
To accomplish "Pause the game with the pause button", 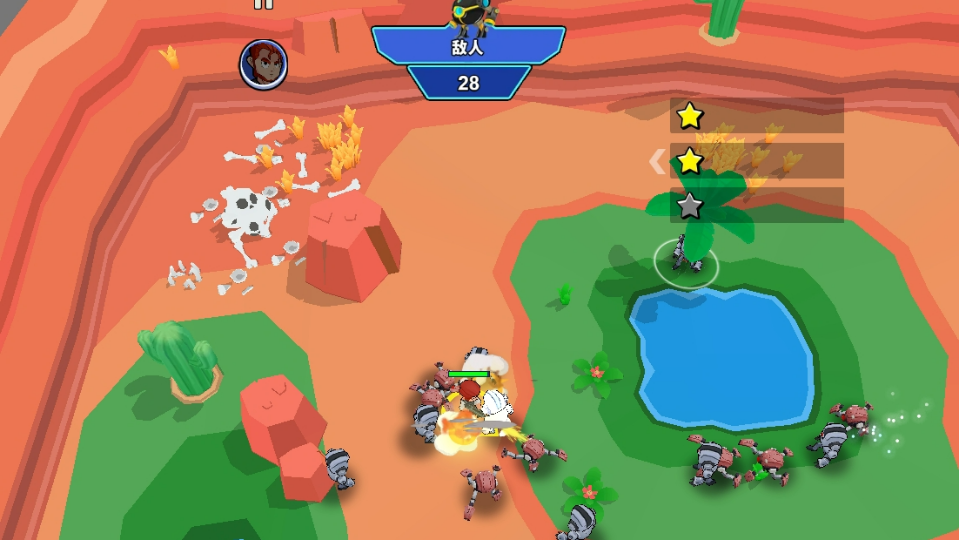I will click(x=263, y=4).
